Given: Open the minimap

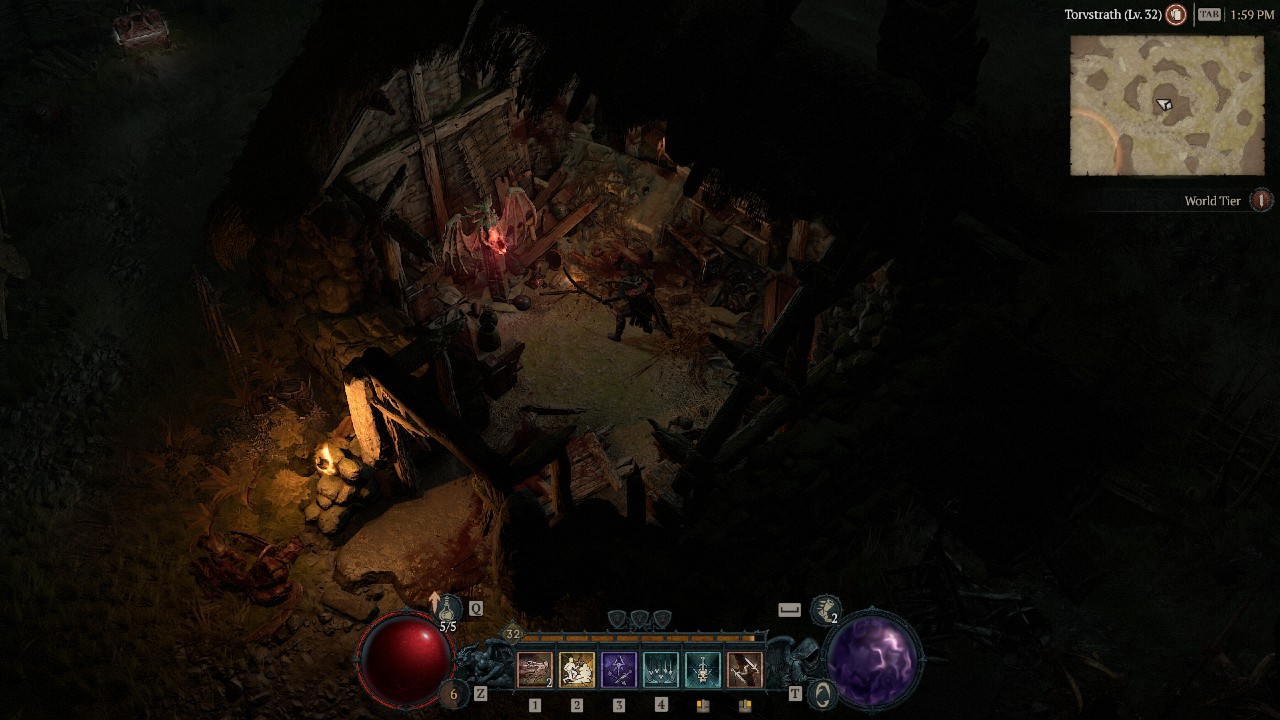Looking at the screenshot, I should [x=1167, y=106].
